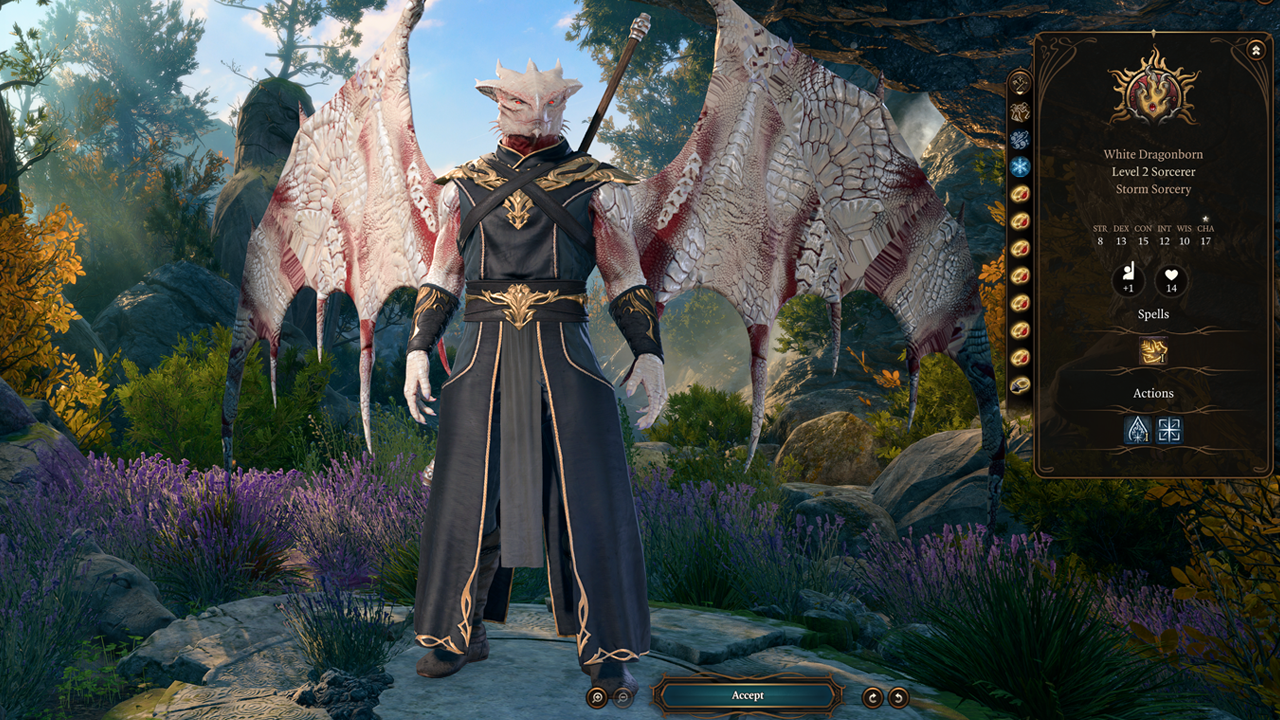Screen dimensions: 1280x720
Task: Click the heart hit points badge
Action: tap(1171, 281)
